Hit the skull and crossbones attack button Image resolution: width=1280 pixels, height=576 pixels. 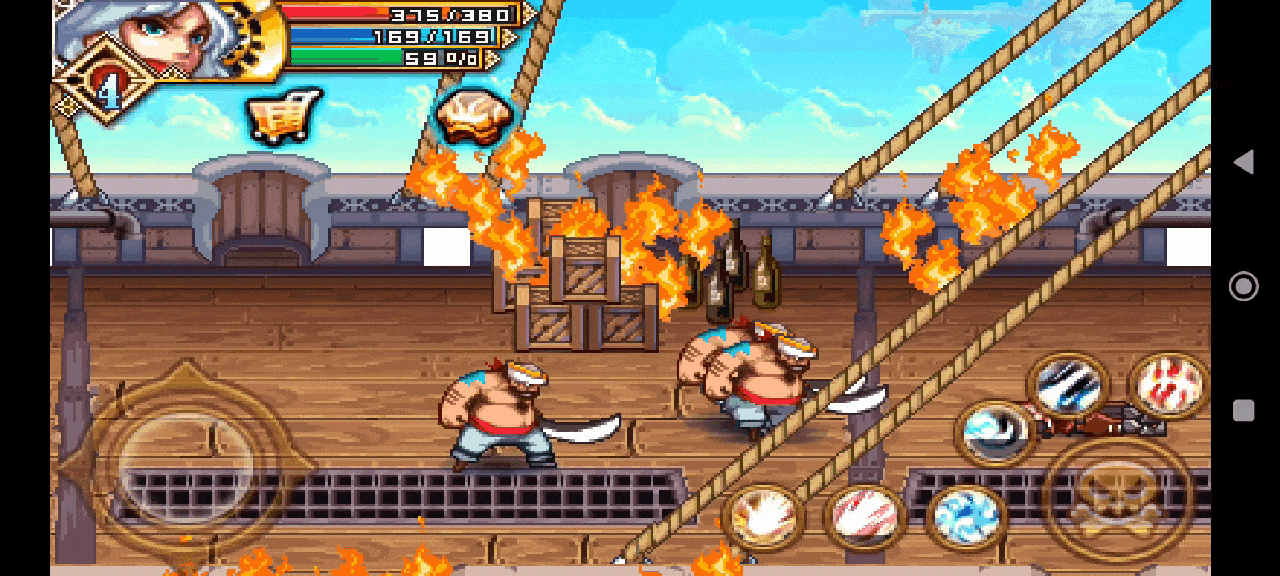point(1117,498)
